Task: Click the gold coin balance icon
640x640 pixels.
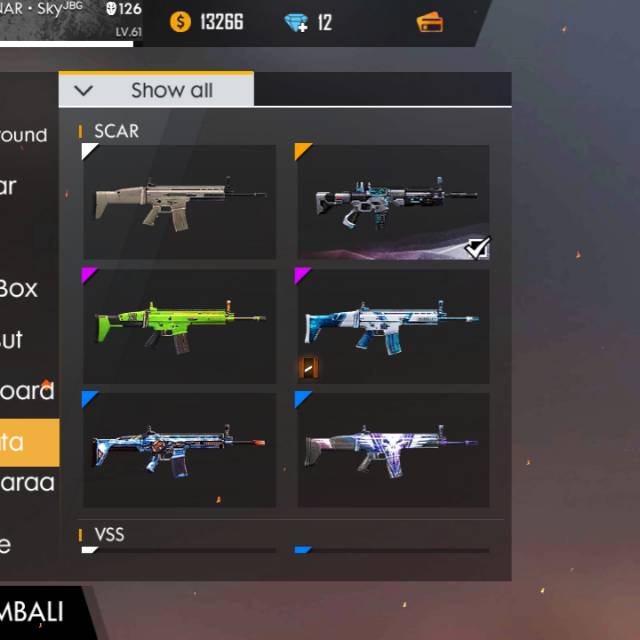Action: 181,21
